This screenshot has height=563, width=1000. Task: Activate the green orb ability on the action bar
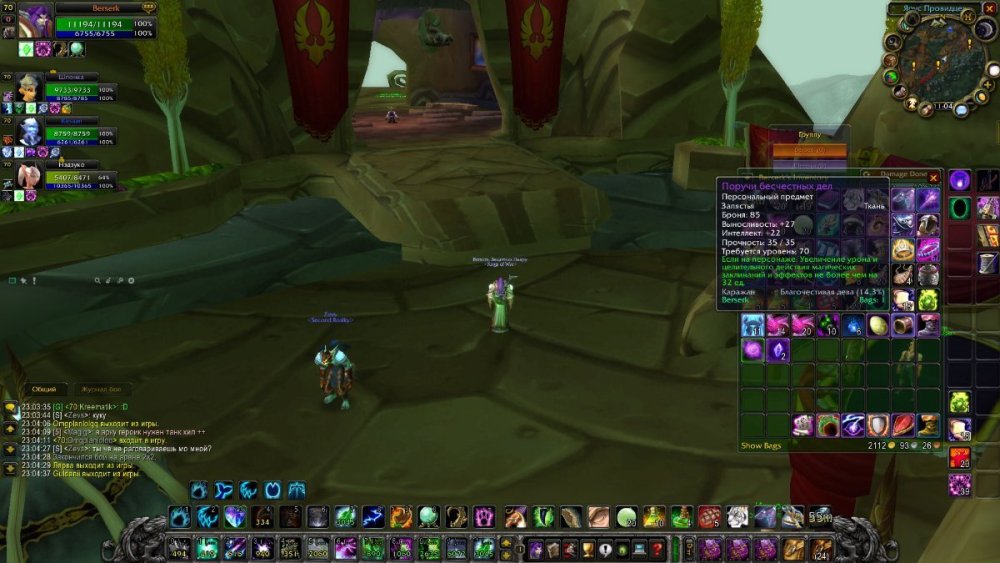(428, 517)
